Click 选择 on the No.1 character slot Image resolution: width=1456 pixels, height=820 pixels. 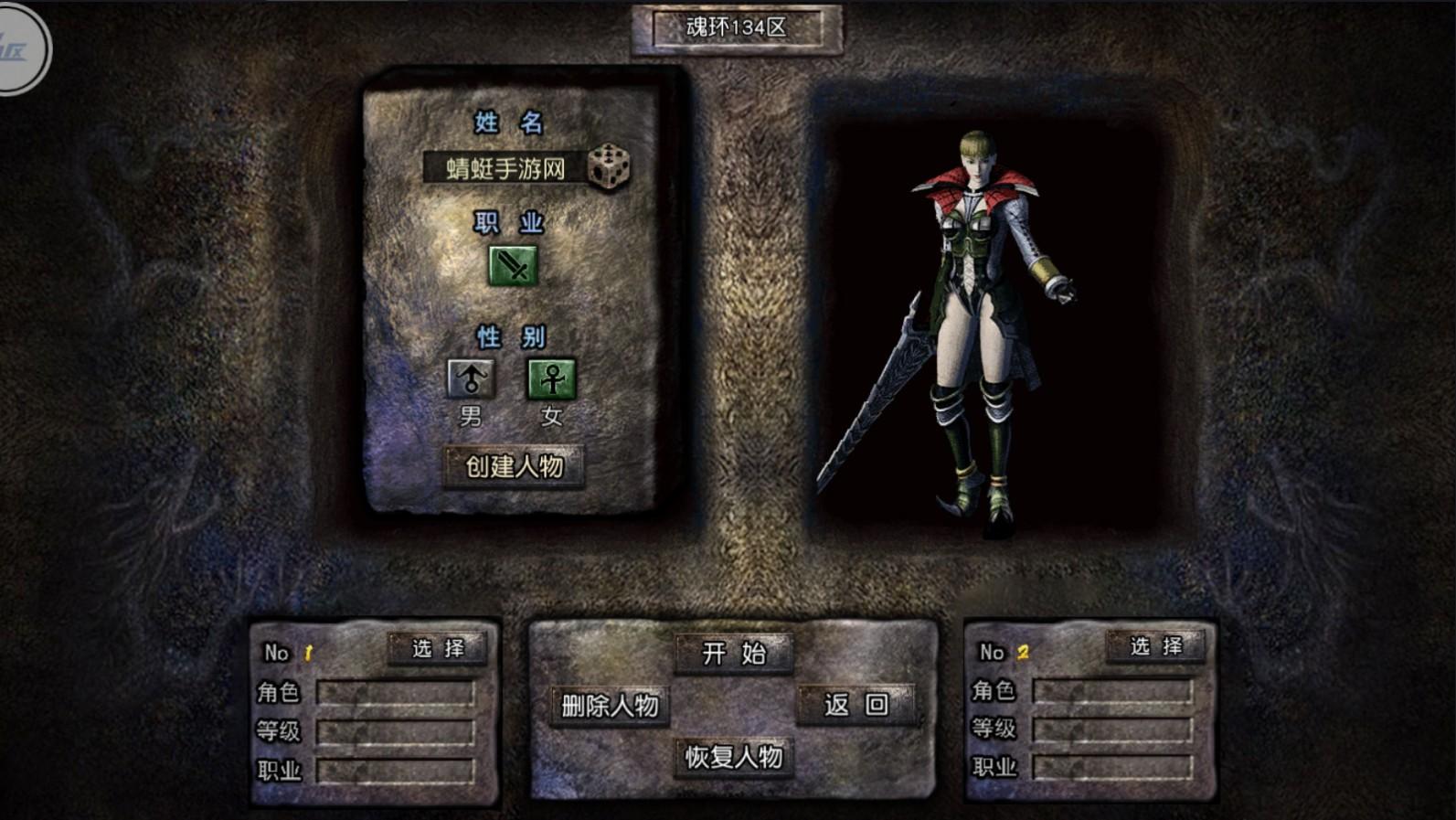pos(439,650)
